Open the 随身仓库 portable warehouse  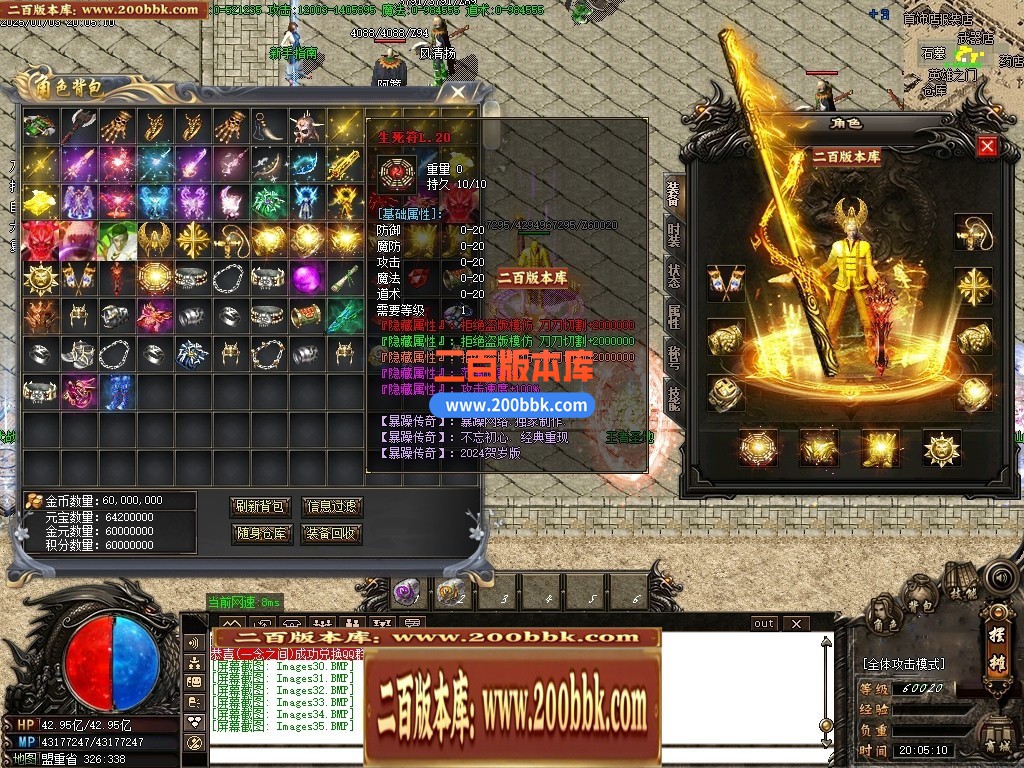click(x=260, y=534)
